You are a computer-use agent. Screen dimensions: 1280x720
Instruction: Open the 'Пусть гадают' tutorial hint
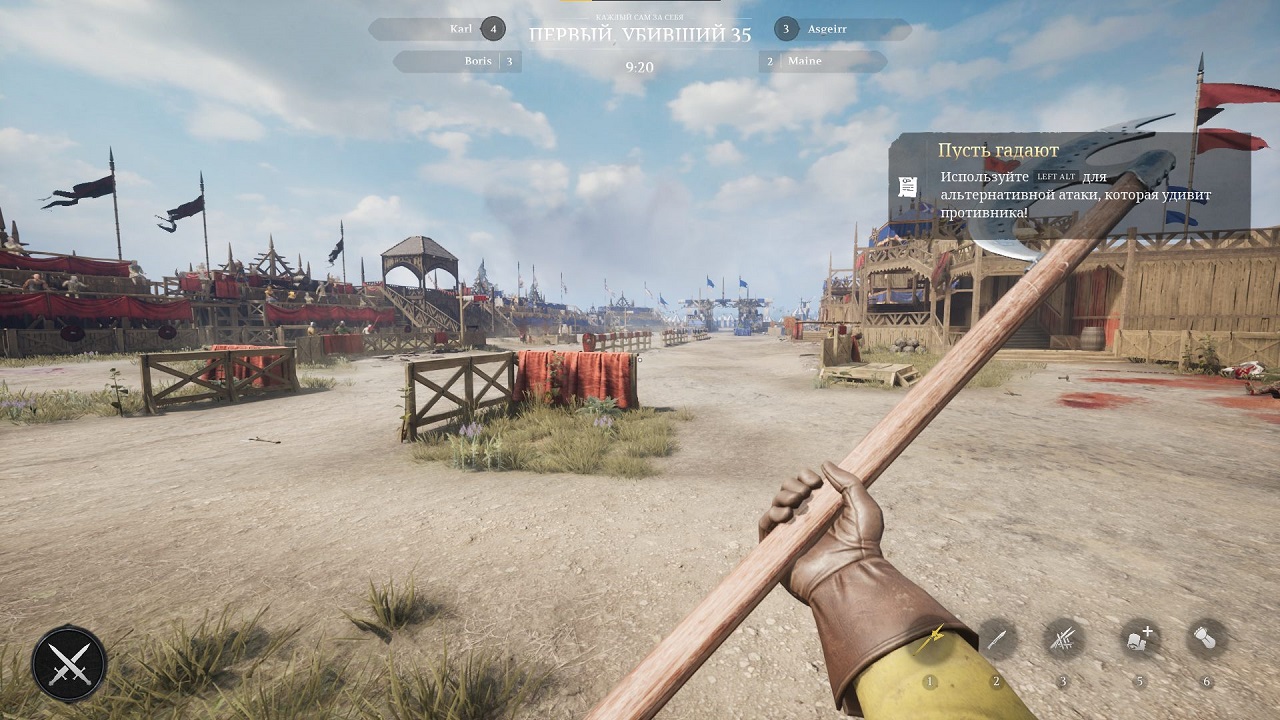coord(1068,181)
